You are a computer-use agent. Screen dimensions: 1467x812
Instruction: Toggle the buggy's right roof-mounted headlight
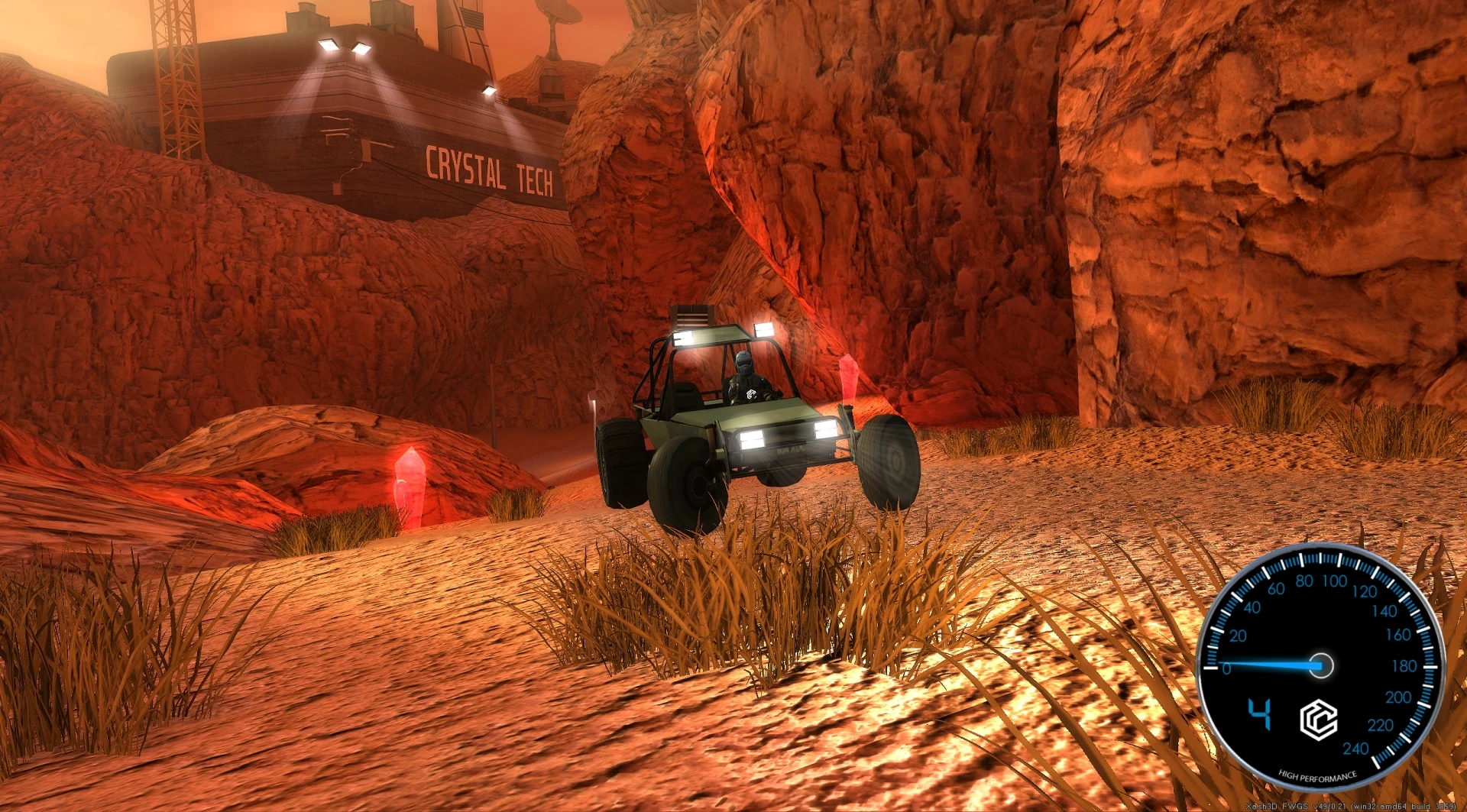pyautogui.click(x=764, y=328)
